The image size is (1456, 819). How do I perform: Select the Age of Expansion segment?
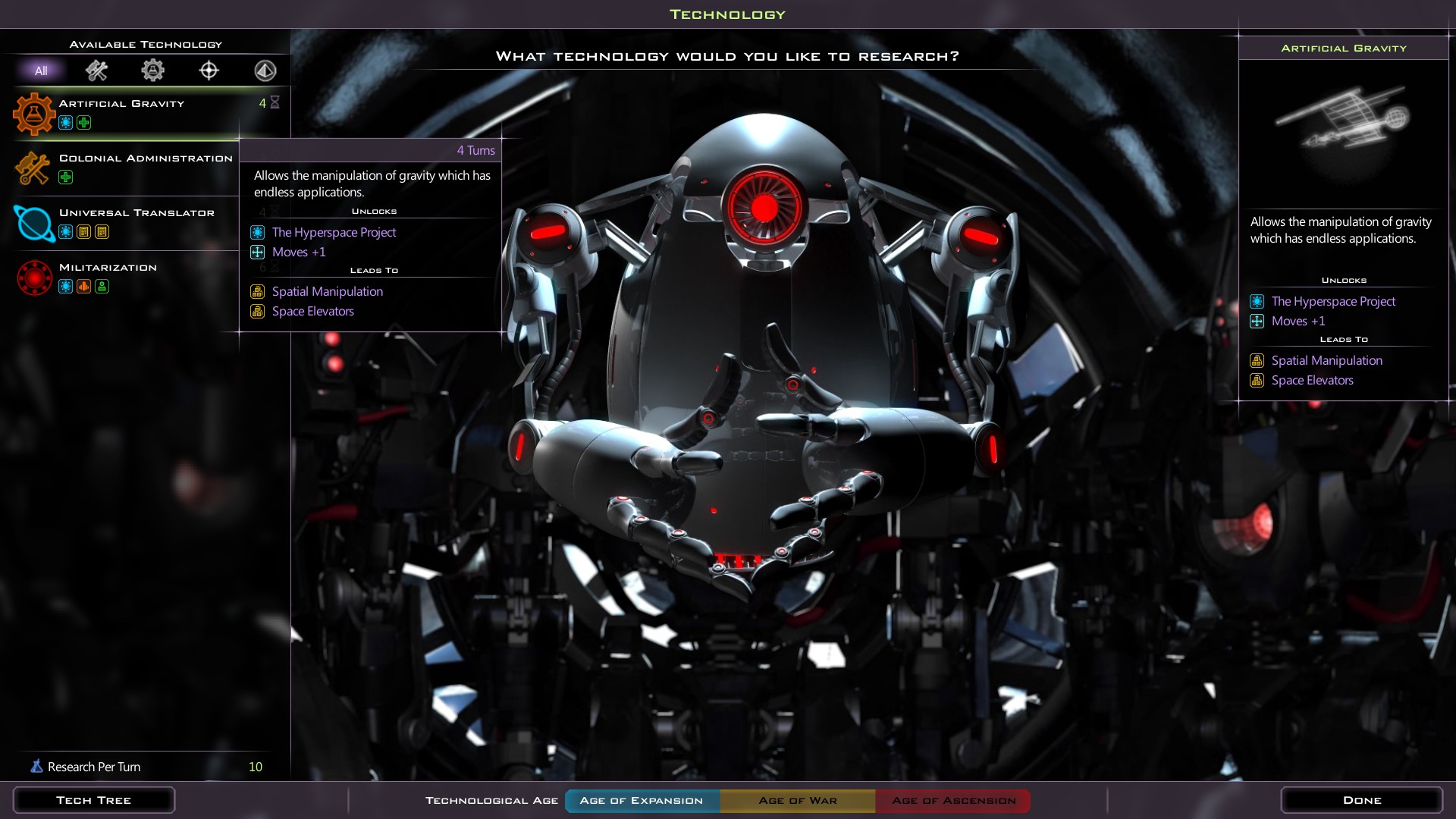coord(642,801)
